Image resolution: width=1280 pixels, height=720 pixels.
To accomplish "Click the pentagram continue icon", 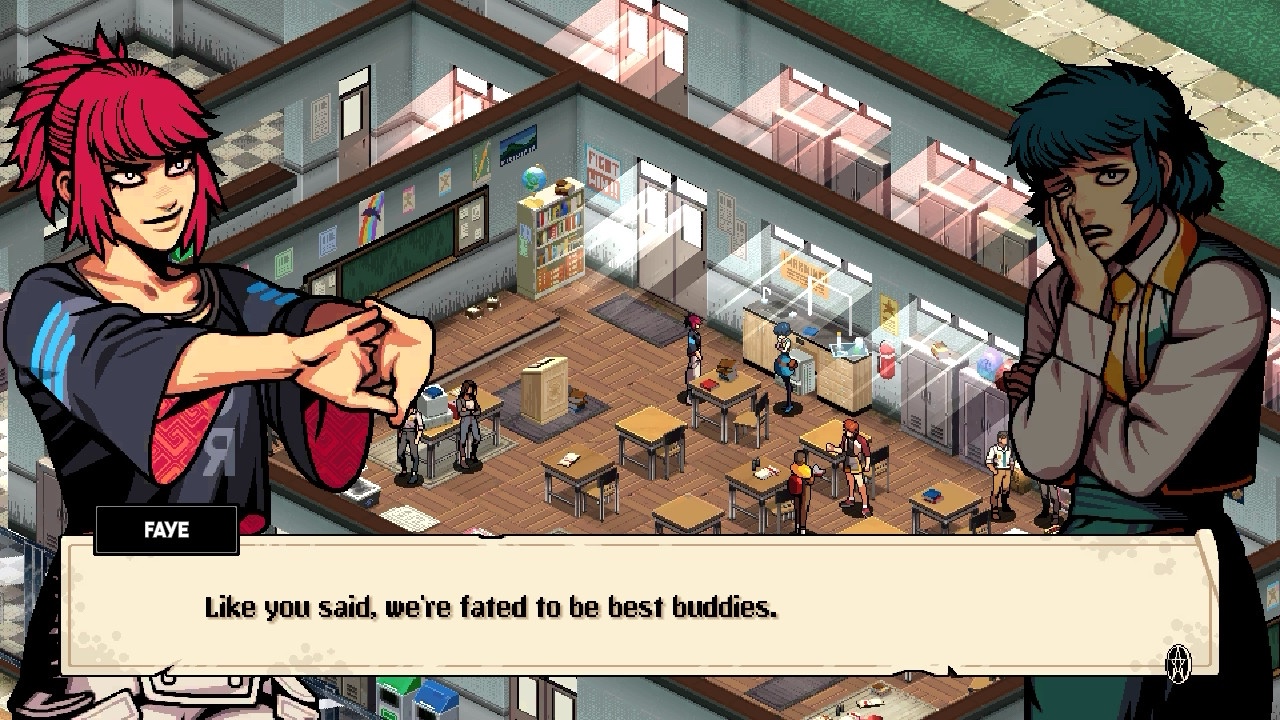I will [x=1179, y=662].
